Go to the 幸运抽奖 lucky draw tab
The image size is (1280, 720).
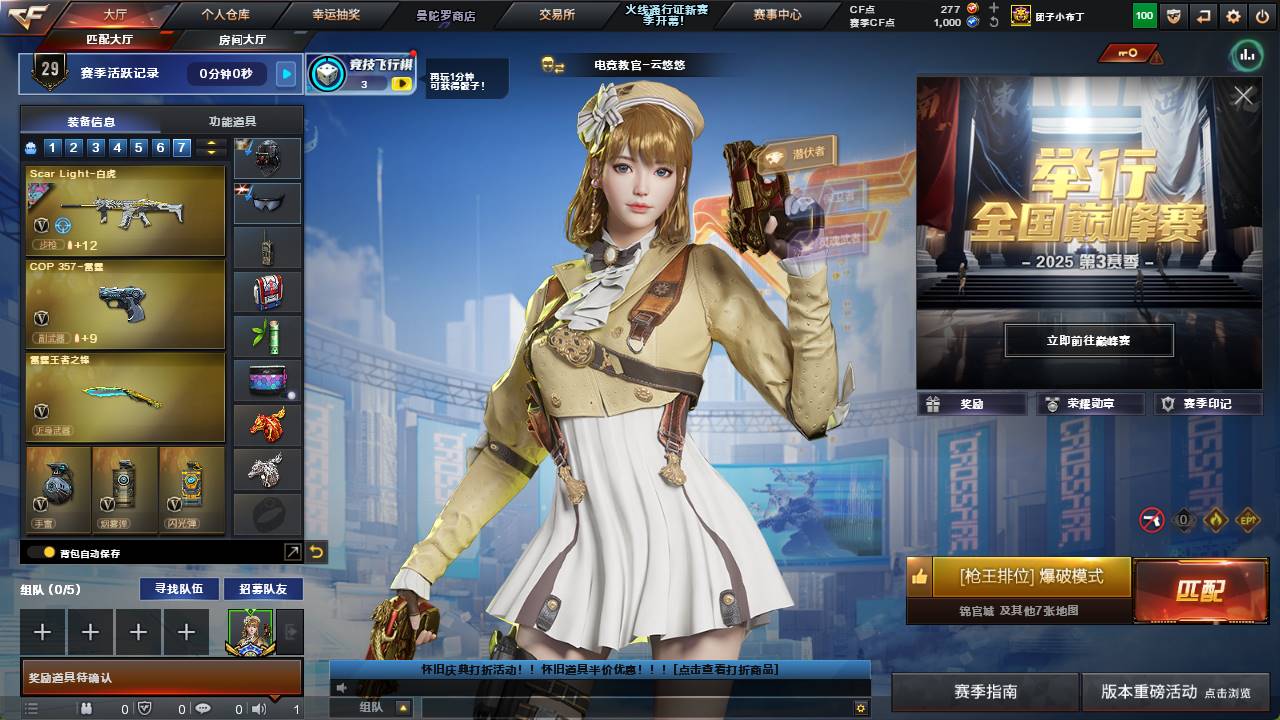336,15
